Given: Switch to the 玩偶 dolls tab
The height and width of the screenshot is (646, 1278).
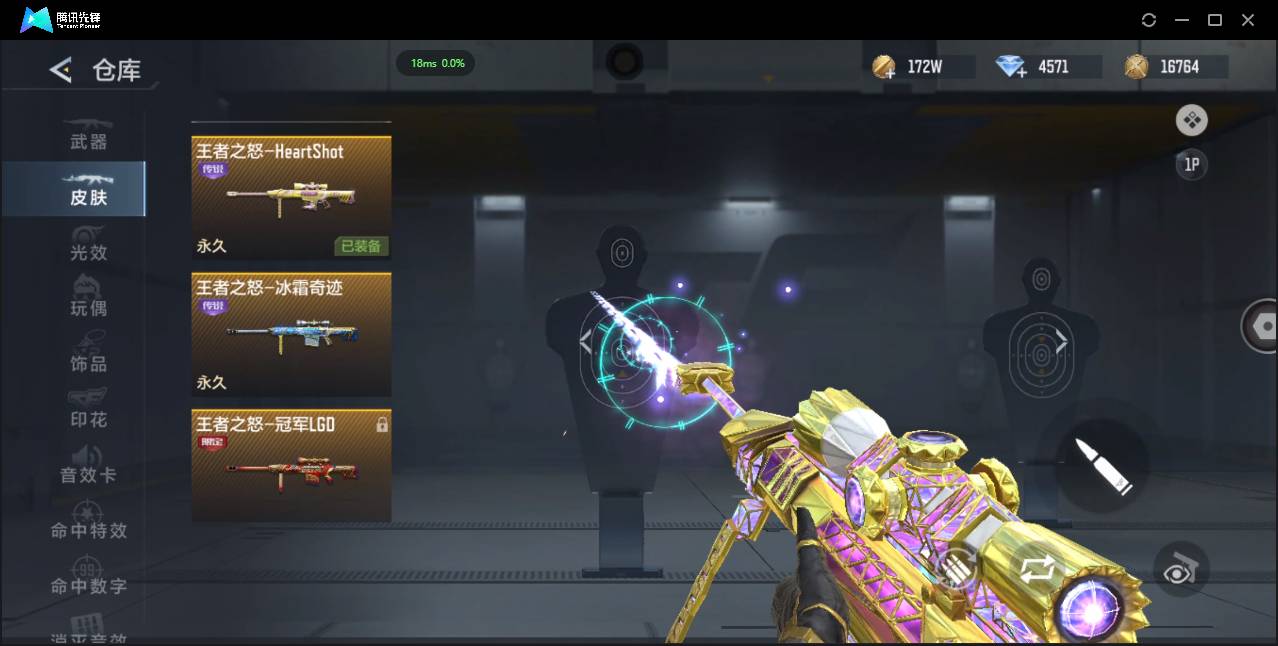Looking at the screenshot, I should coord(88,301).
